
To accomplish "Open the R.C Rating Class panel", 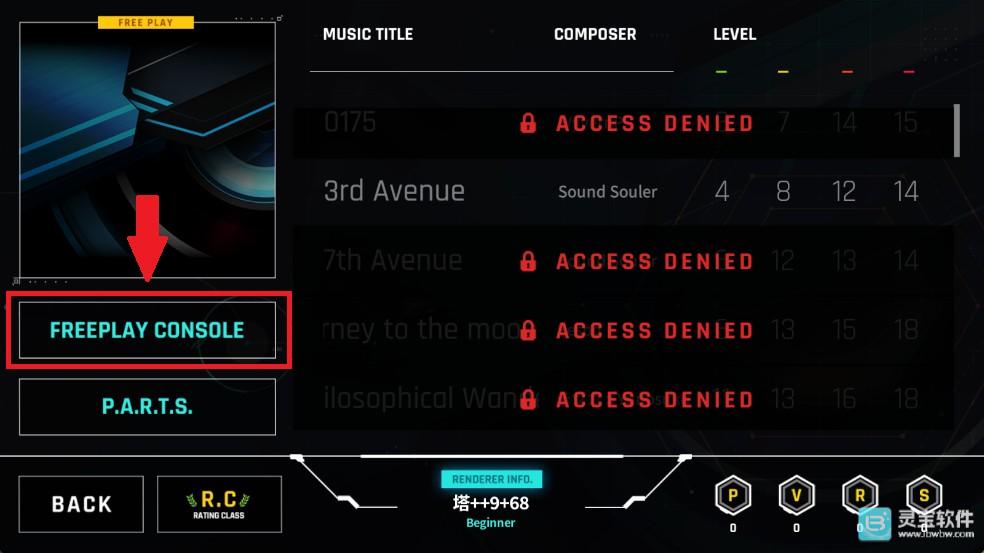I will [x=219, y=504].
